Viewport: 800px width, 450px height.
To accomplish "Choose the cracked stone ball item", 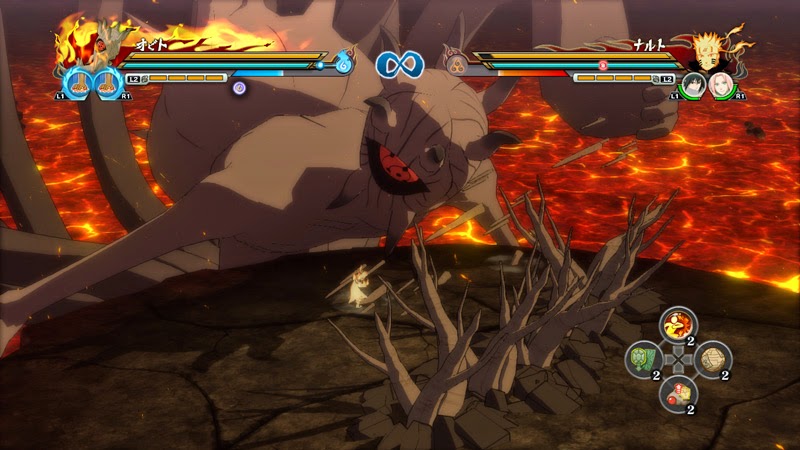I will click(714, 358).
